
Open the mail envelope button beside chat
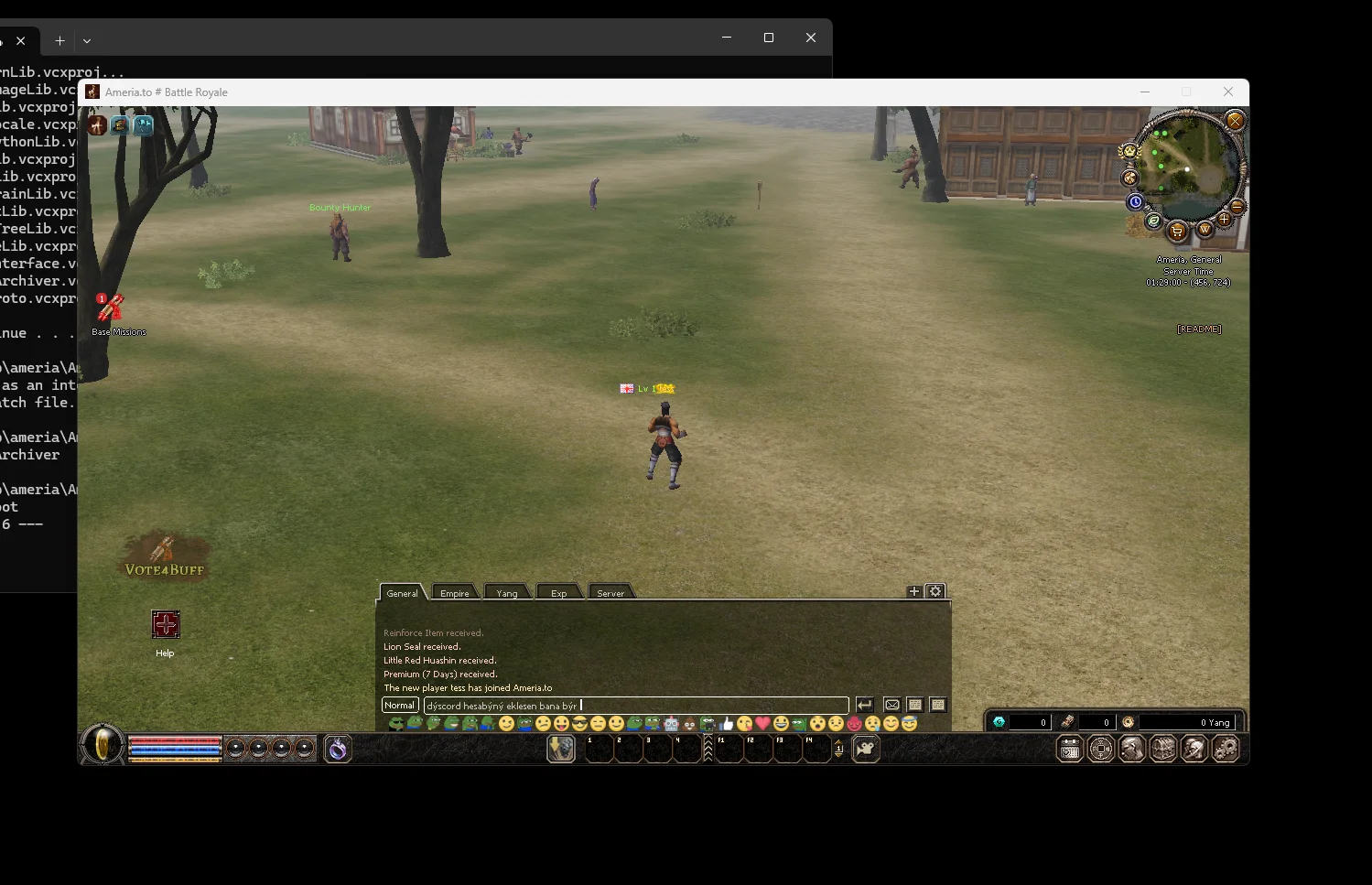892,706
